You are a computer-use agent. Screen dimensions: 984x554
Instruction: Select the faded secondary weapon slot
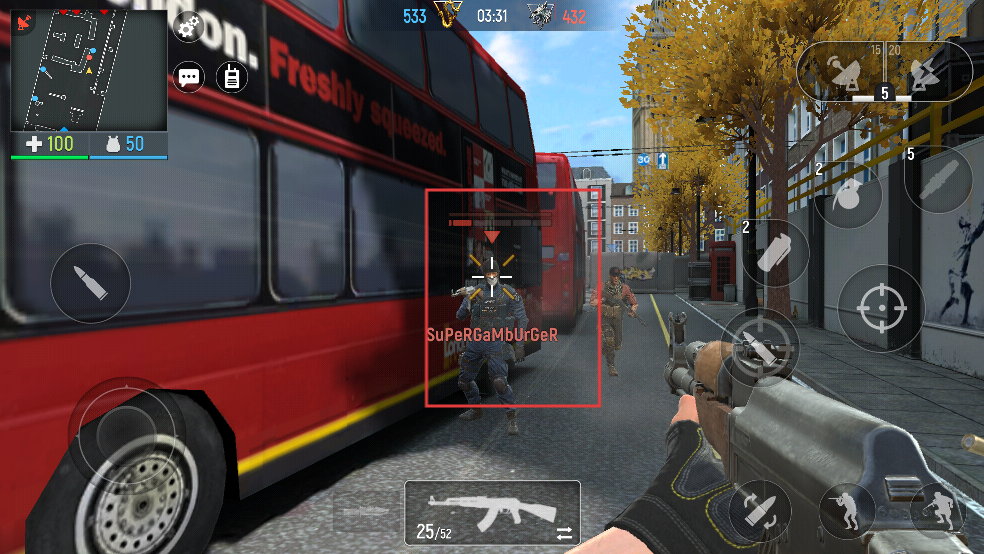pyautogui.click(x=364, y=510)
